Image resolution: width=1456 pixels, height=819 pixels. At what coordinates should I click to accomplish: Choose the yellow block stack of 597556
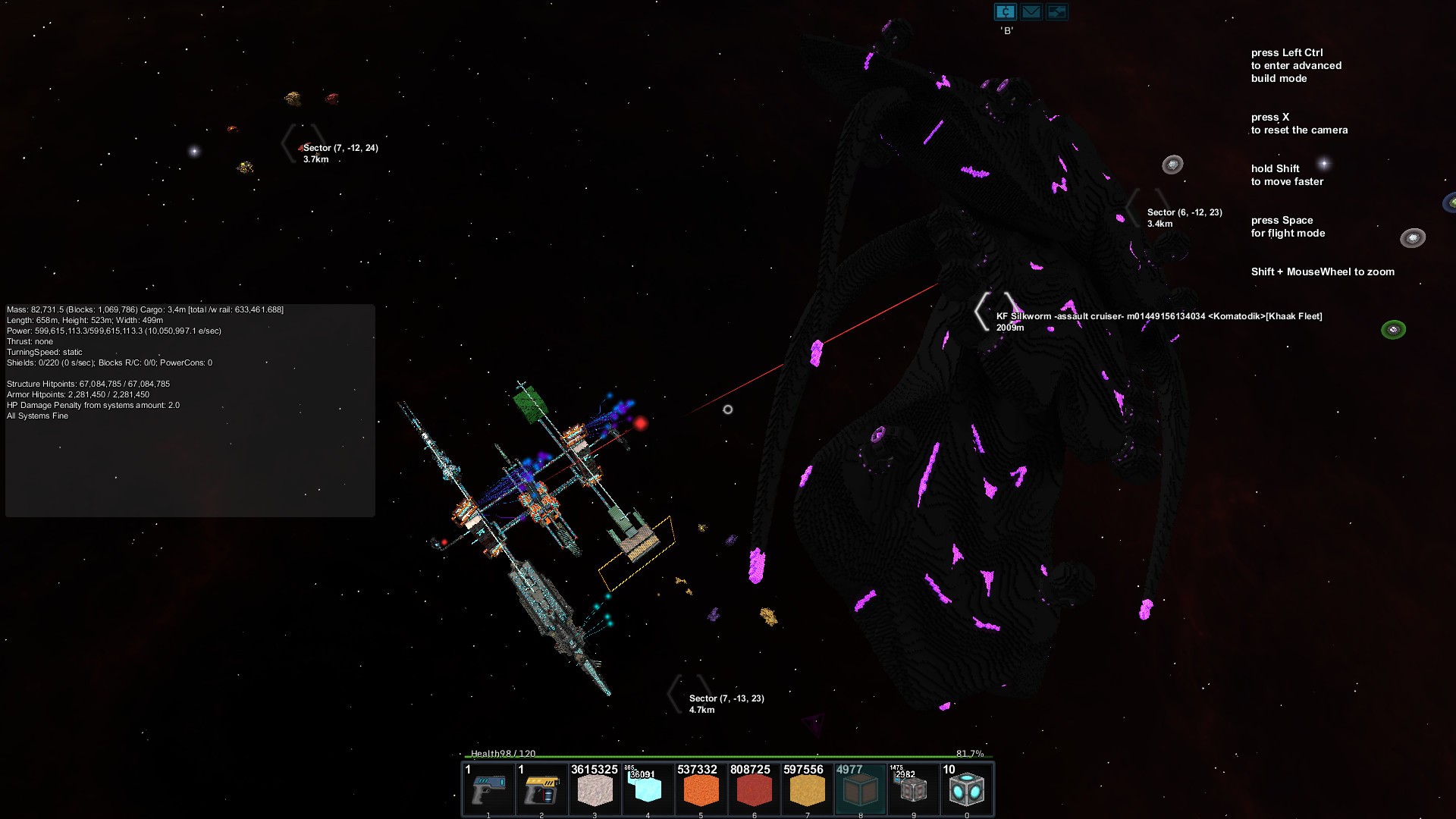807,789
